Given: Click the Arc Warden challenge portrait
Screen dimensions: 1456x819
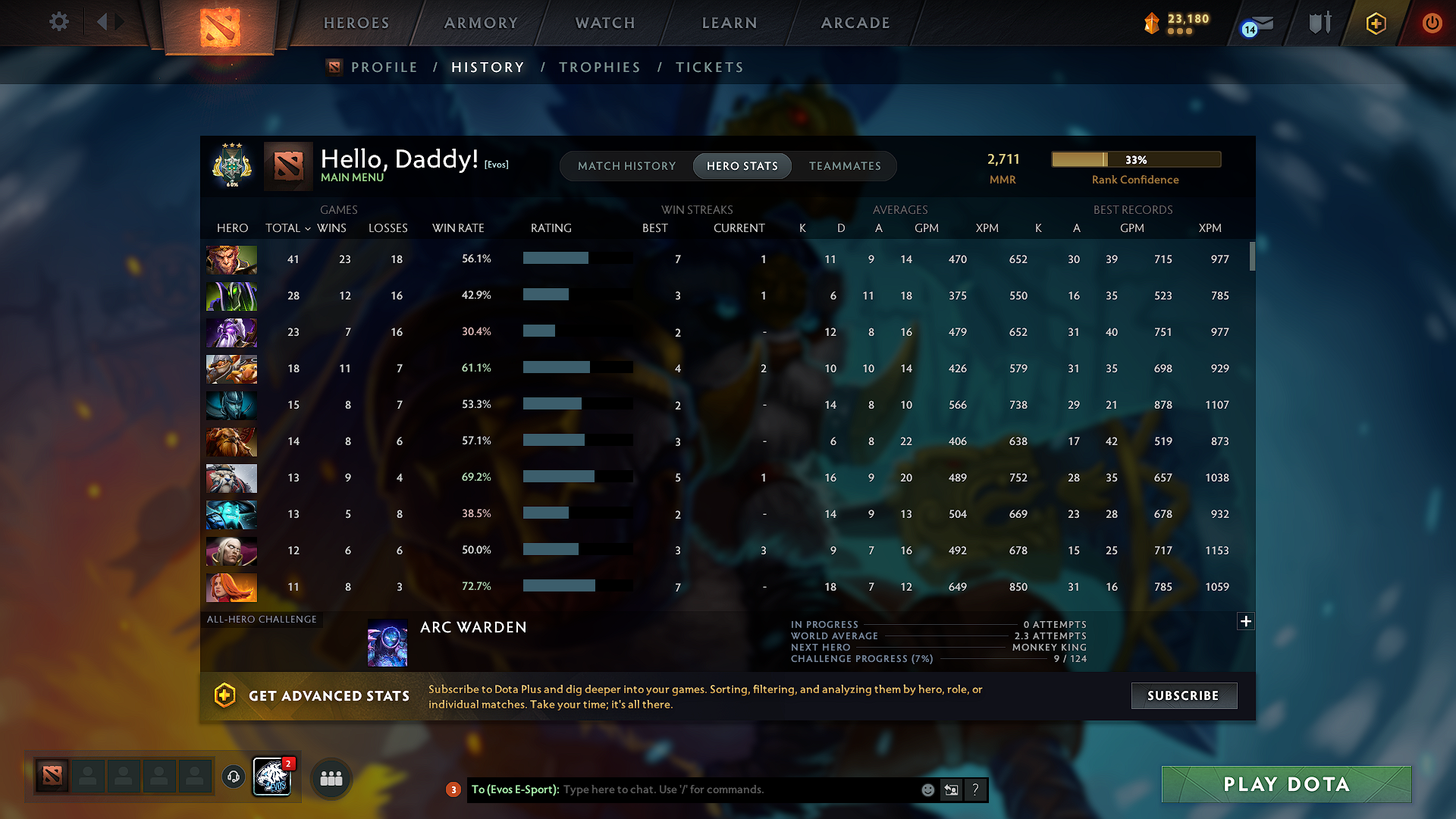Looking at the screenshot, I should 388,642.
